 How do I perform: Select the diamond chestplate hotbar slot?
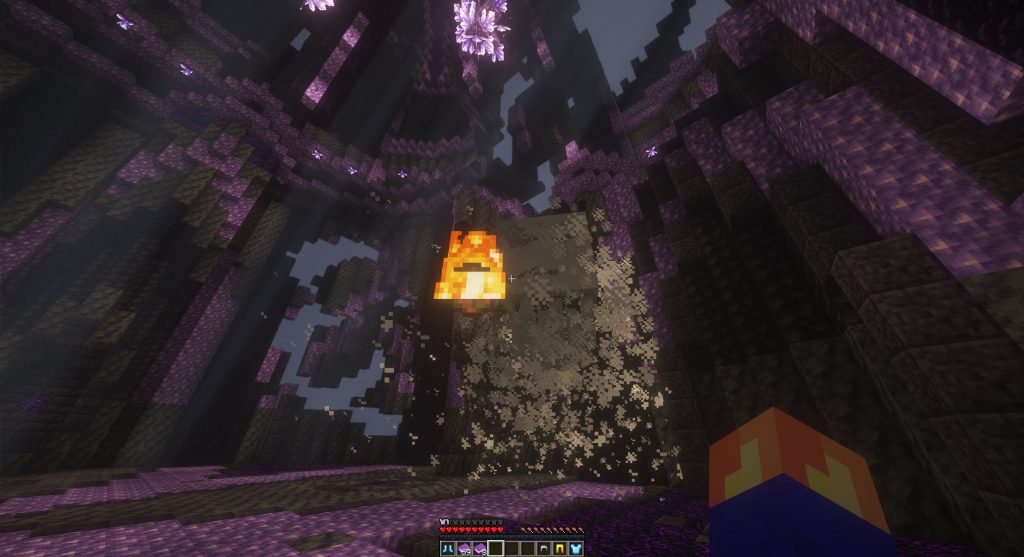coord(575,548)
